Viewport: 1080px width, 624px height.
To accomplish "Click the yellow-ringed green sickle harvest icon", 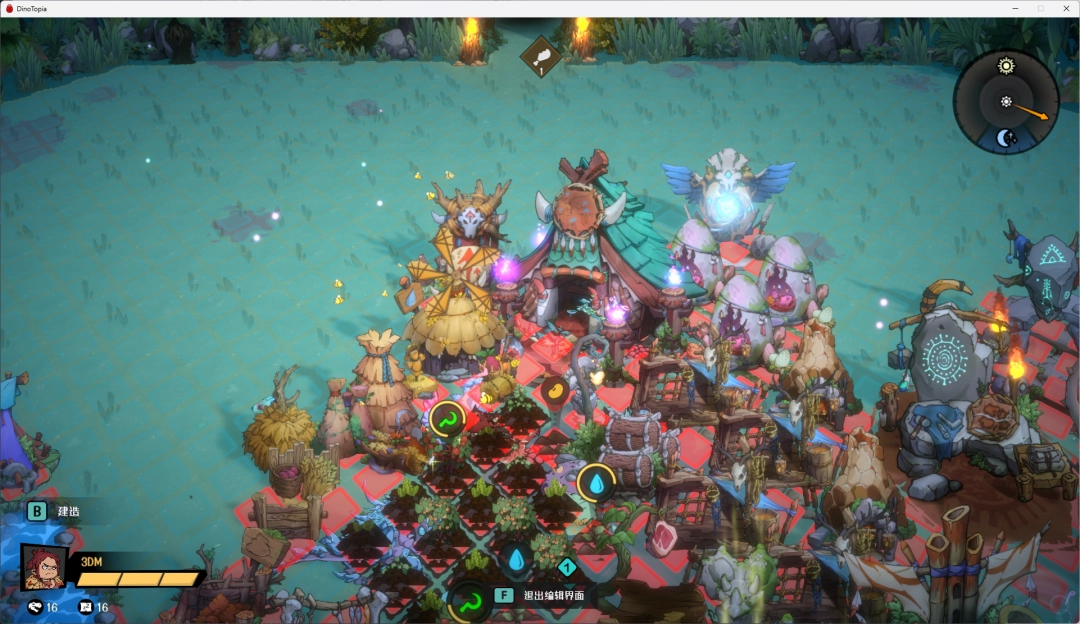I will point(447,418).
